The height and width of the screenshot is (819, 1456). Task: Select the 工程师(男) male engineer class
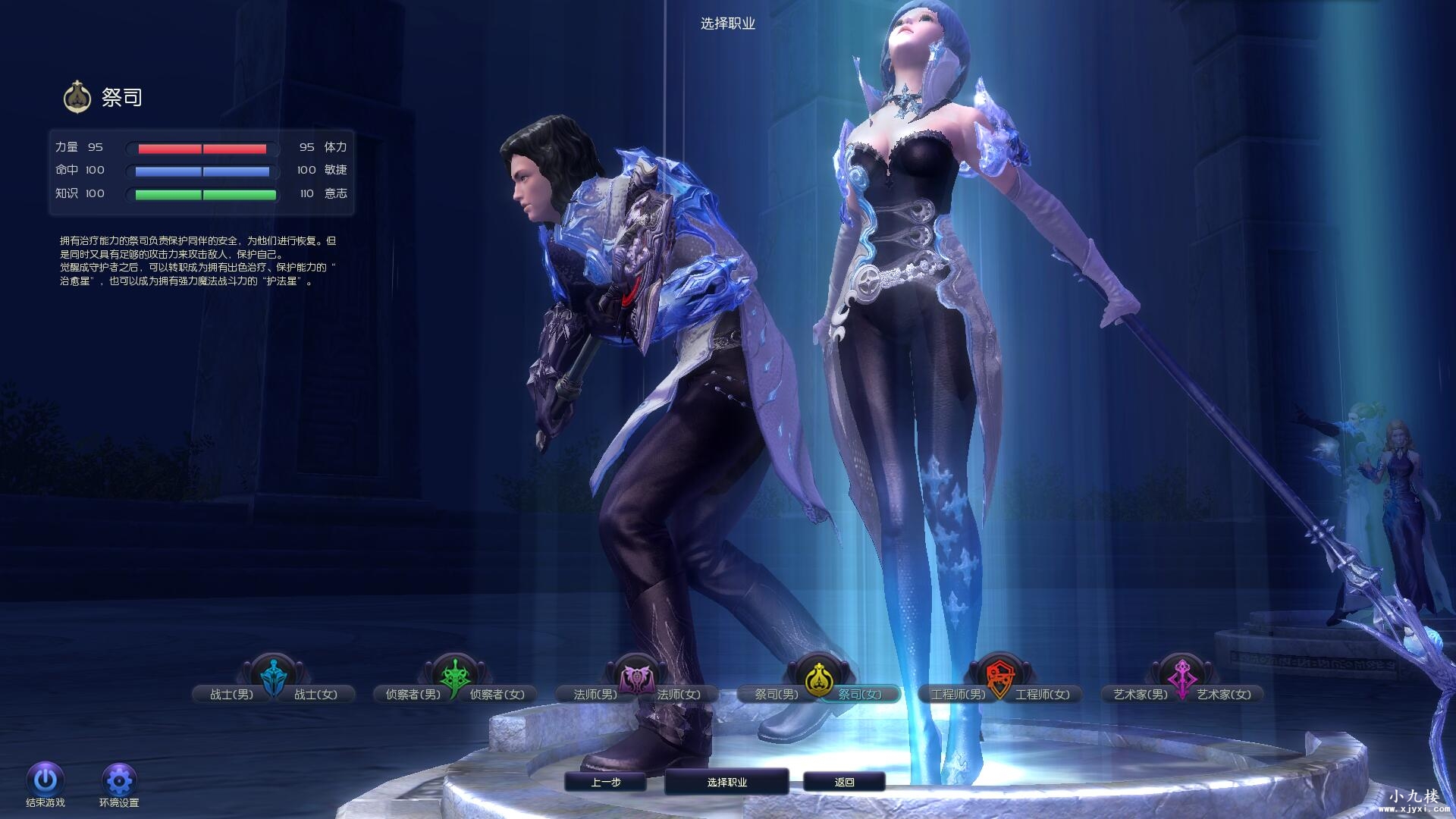958,694
